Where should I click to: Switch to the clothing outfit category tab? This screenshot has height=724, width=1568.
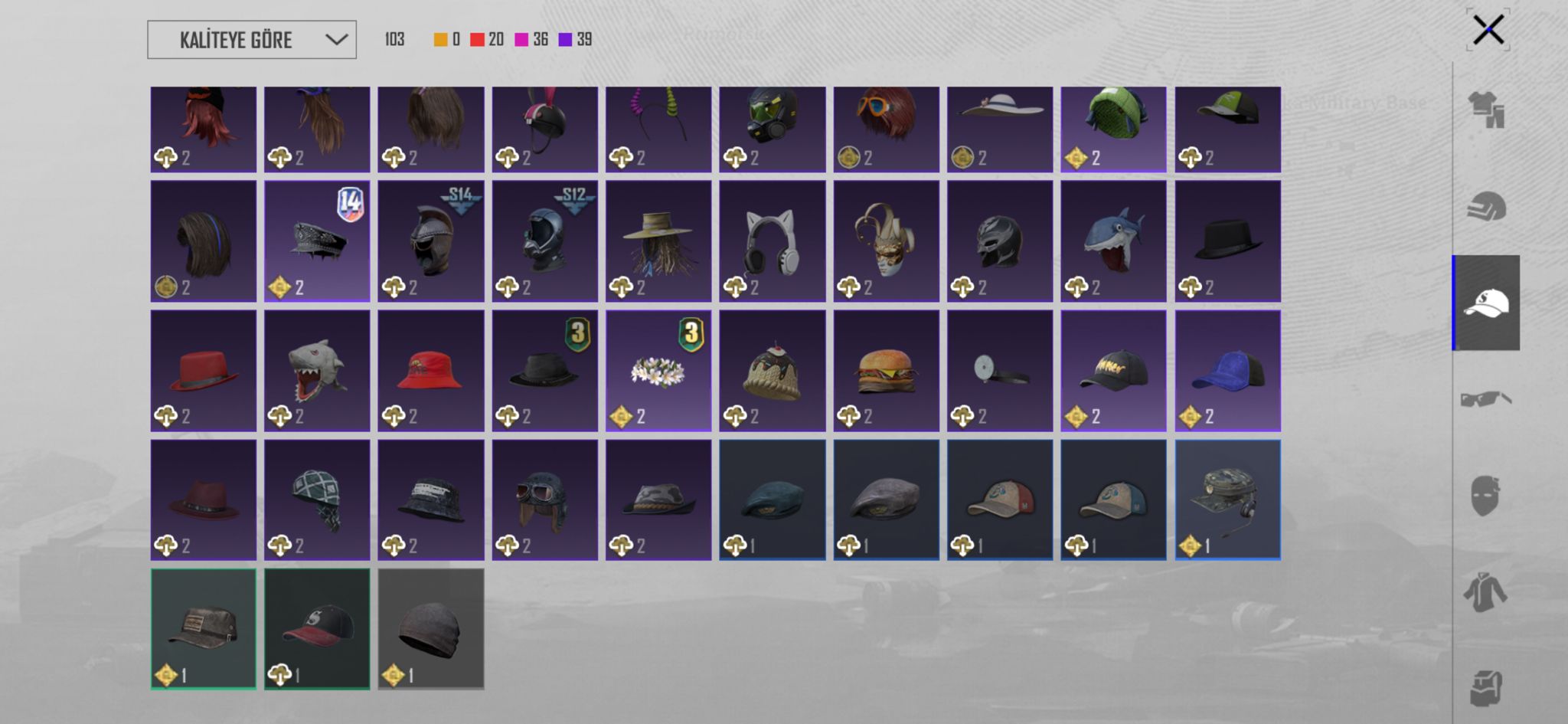[1486, 110]
